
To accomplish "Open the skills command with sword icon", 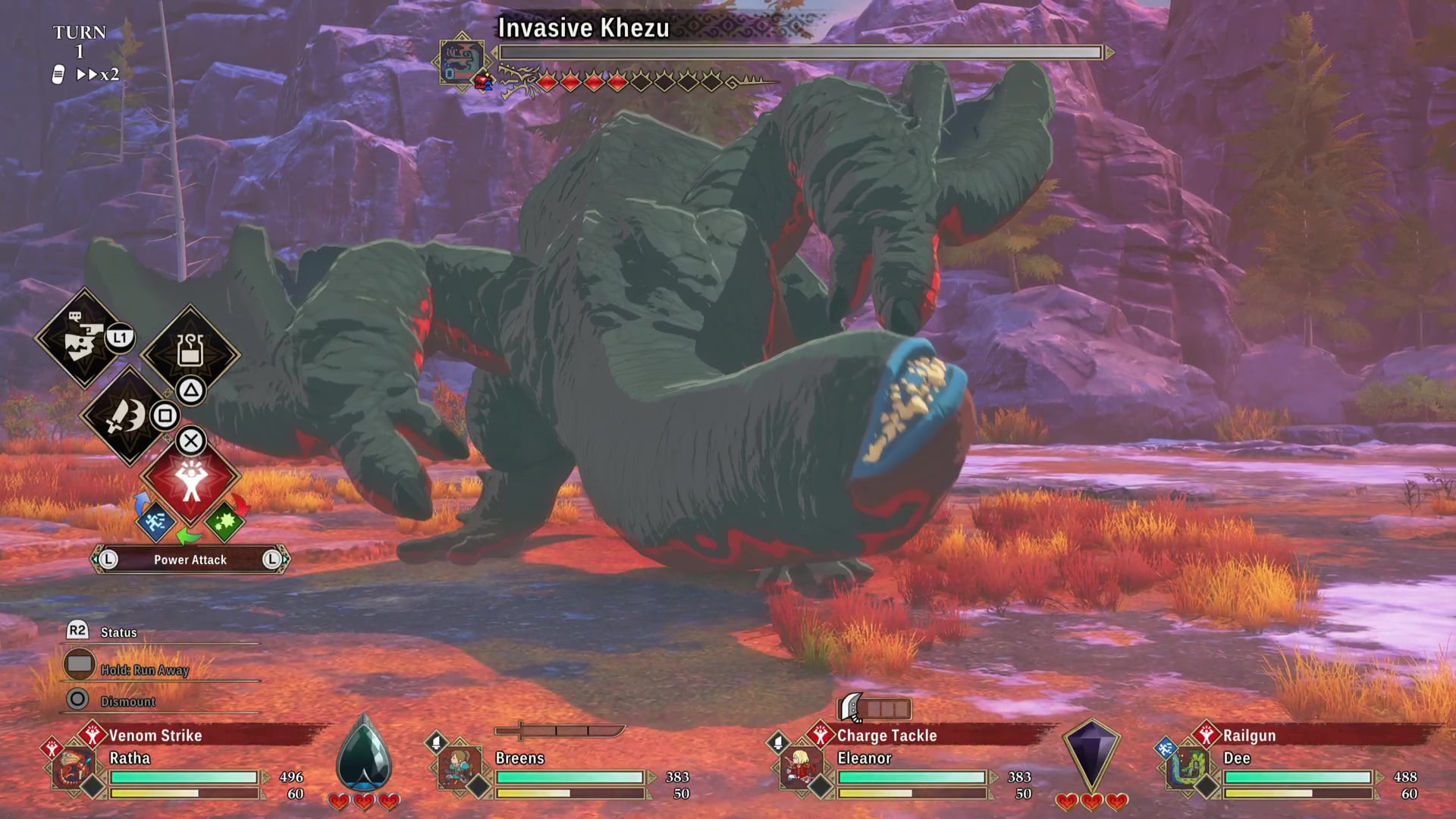I will tap(127, 416).
